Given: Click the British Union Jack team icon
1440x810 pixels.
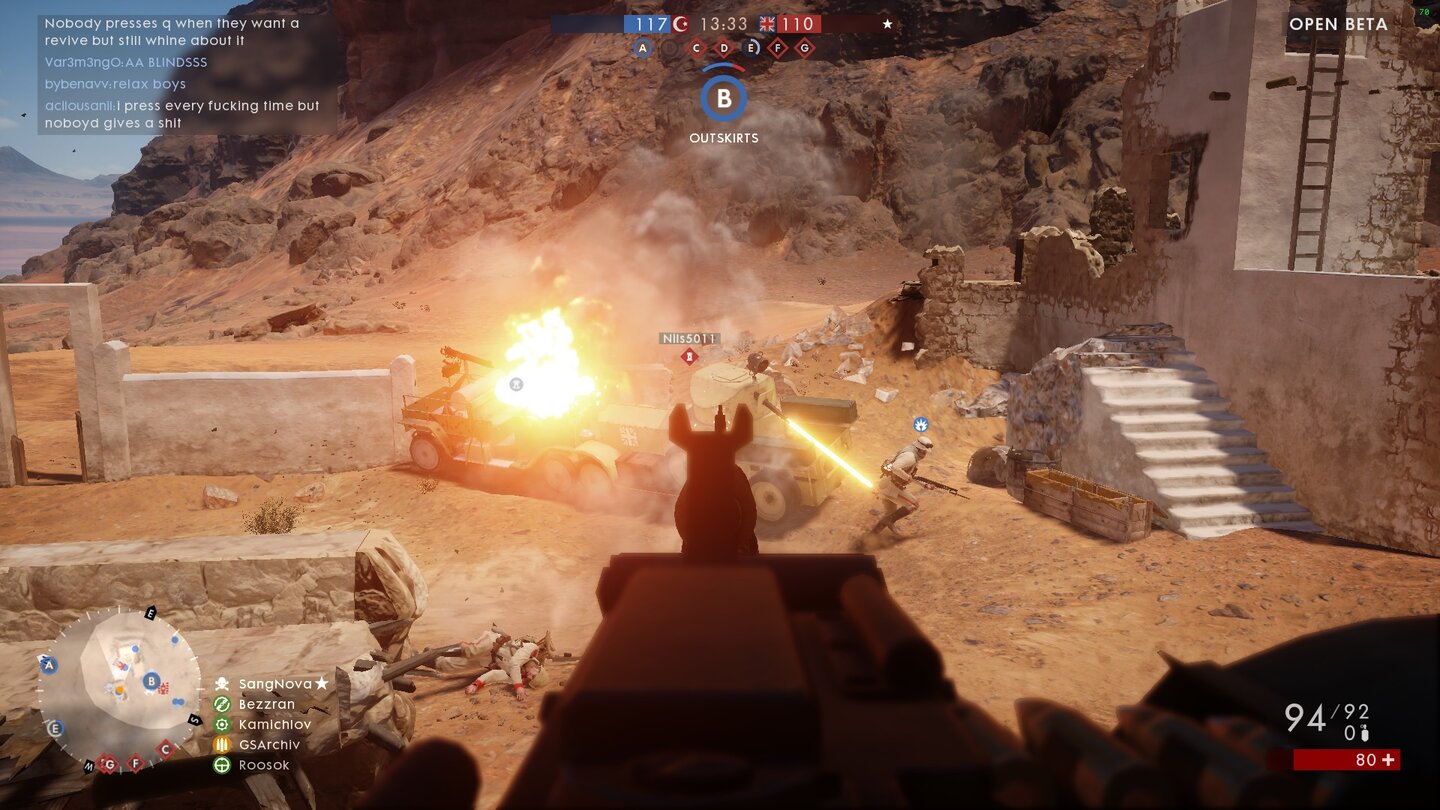Looking at the screenshot, I should click(768, 24).
